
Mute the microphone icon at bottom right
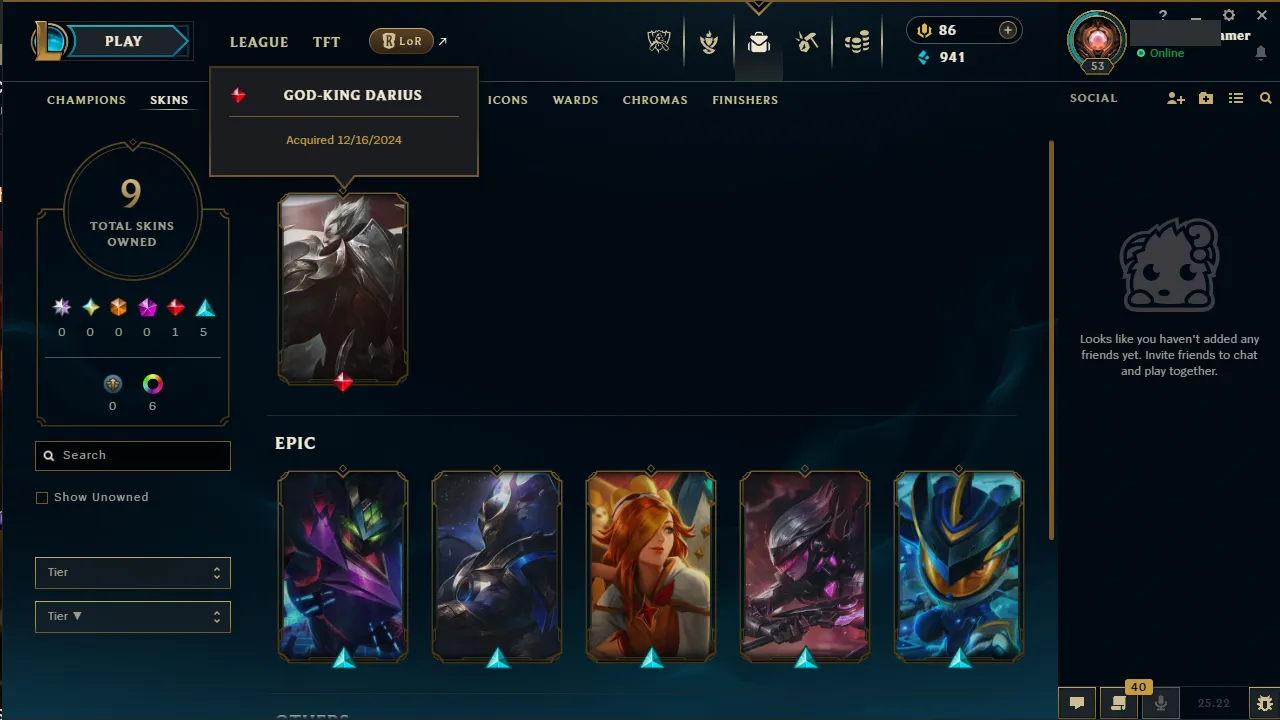coord(1160,702)
